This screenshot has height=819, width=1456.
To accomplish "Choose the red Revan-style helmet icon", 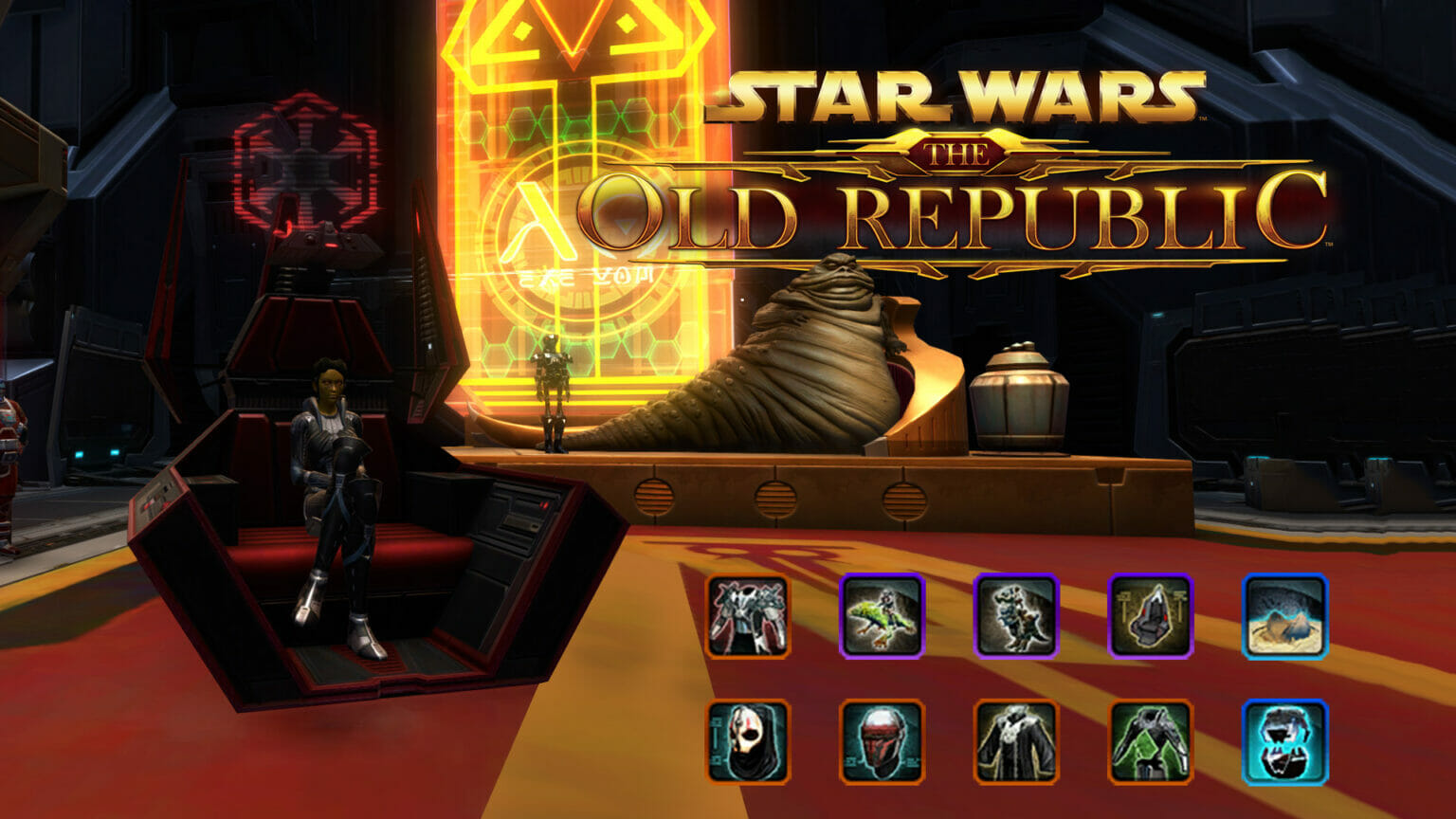I will (x=882, y=741).
